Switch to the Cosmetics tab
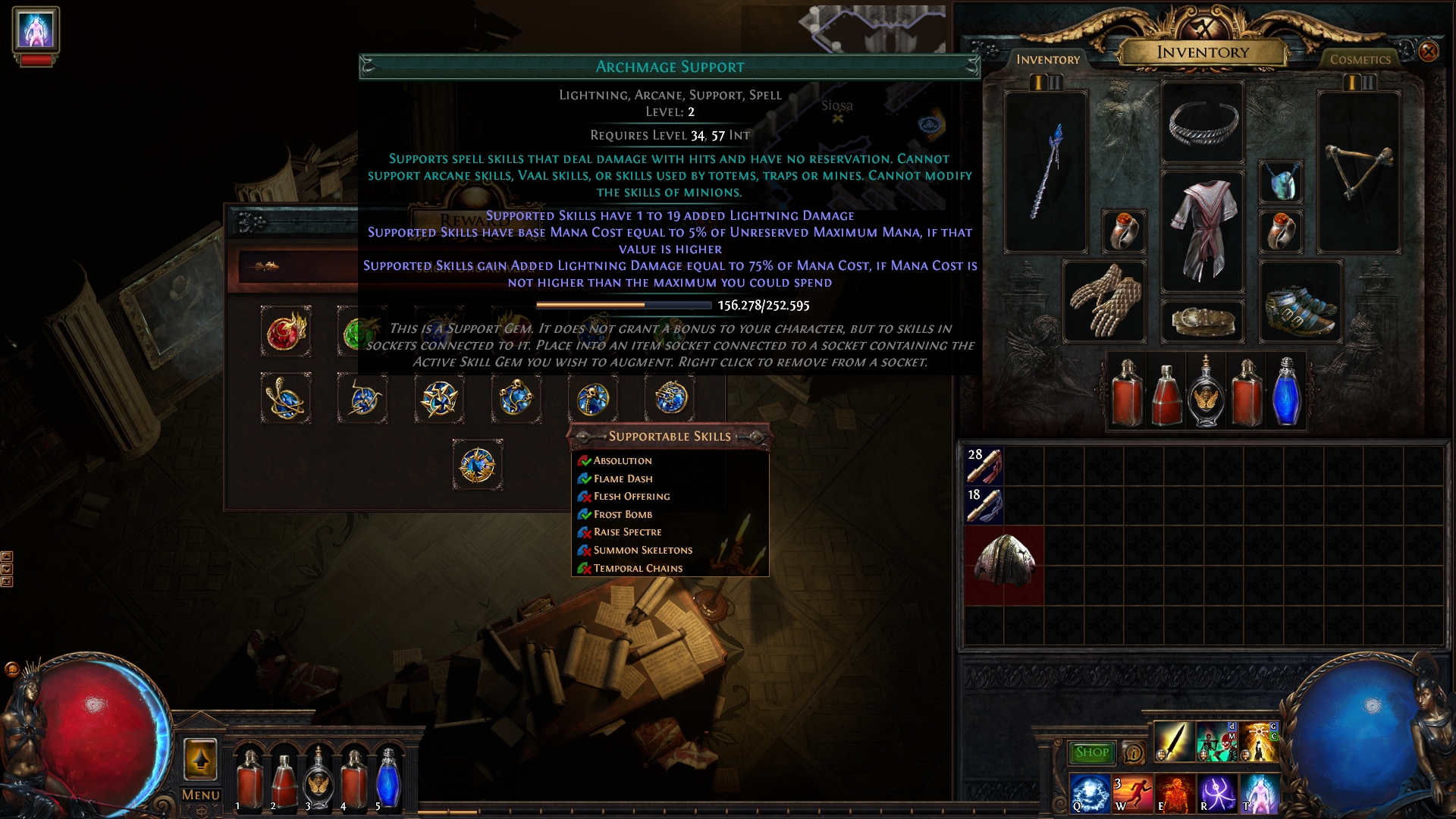1456x819 pixels. pyautogui.click(x=1360, y=59)
